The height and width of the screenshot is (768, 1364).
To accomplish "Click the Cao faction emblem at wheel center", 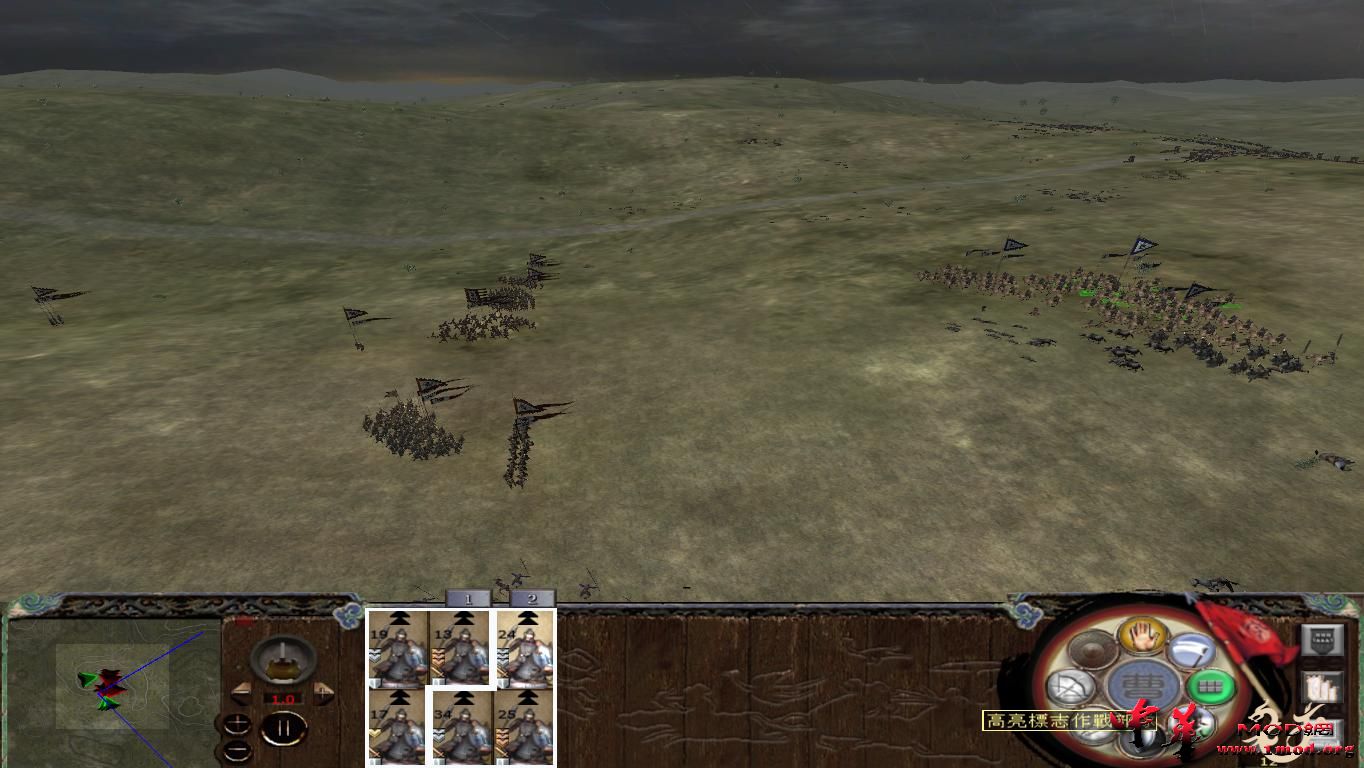I will [1142, 683].
